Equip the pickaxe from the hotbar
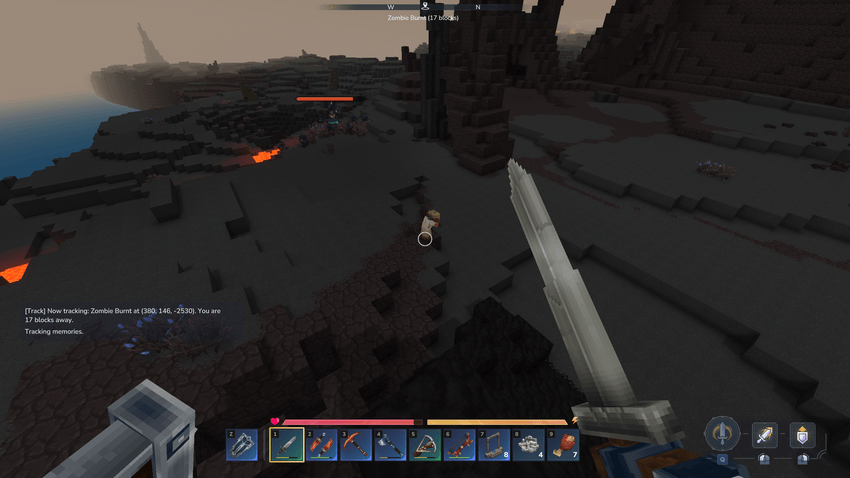 [356, 444]
